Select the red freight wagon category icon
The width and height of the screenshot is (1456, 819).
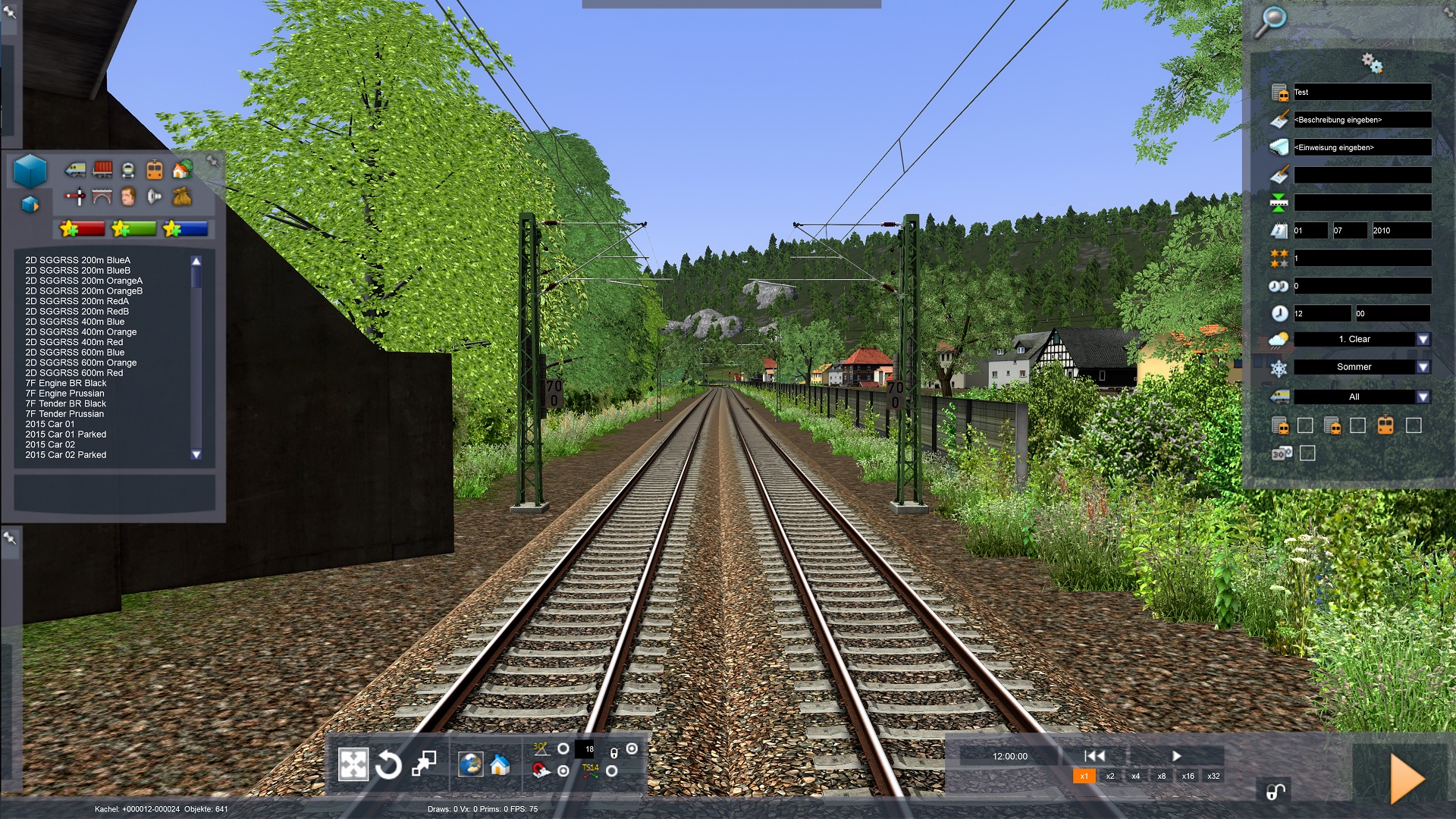point(102,169)
